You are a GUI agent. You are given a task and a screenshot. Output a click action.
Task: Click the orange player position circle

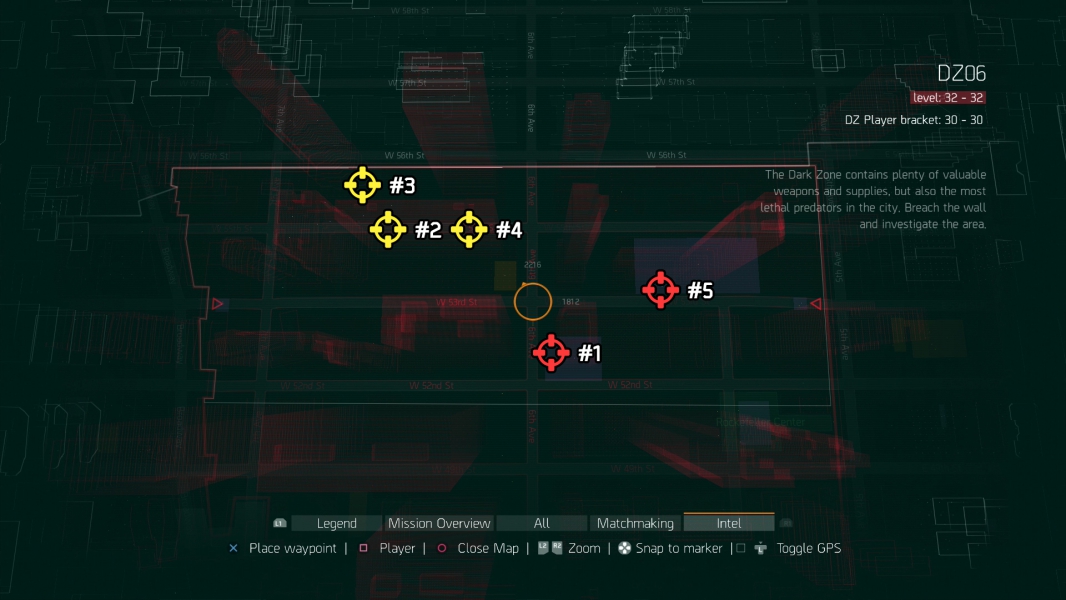pos(533,302)
